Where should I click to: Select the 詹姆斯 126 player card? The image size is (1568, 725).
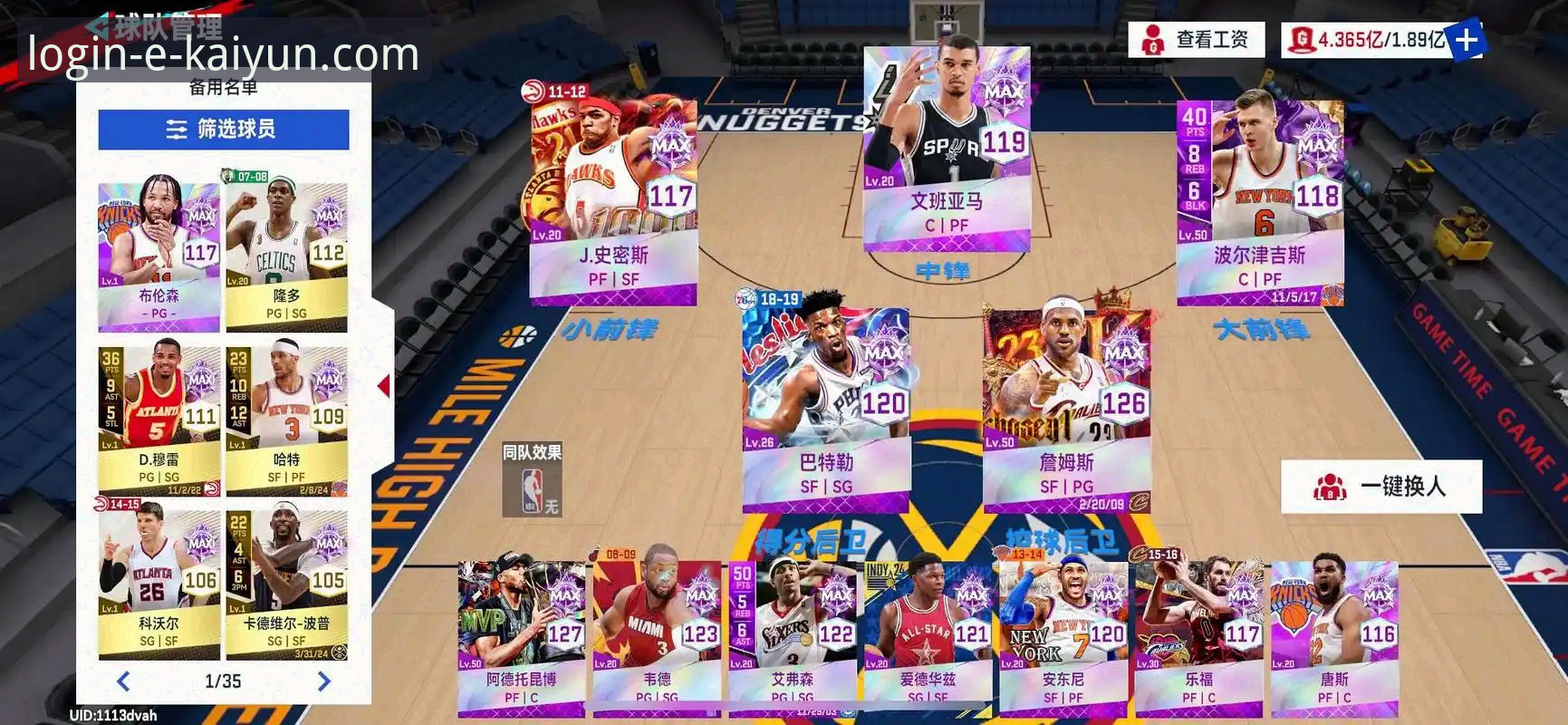coord(1066,408)
